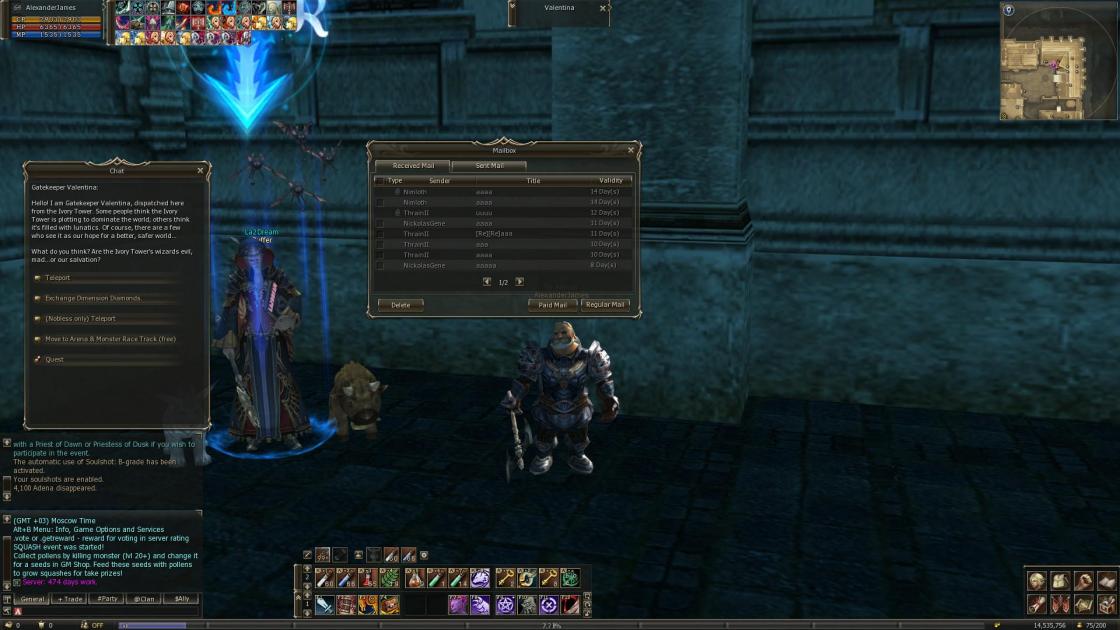Open the Quest dialogue option

pyautogui.click(x=54, y=360)
